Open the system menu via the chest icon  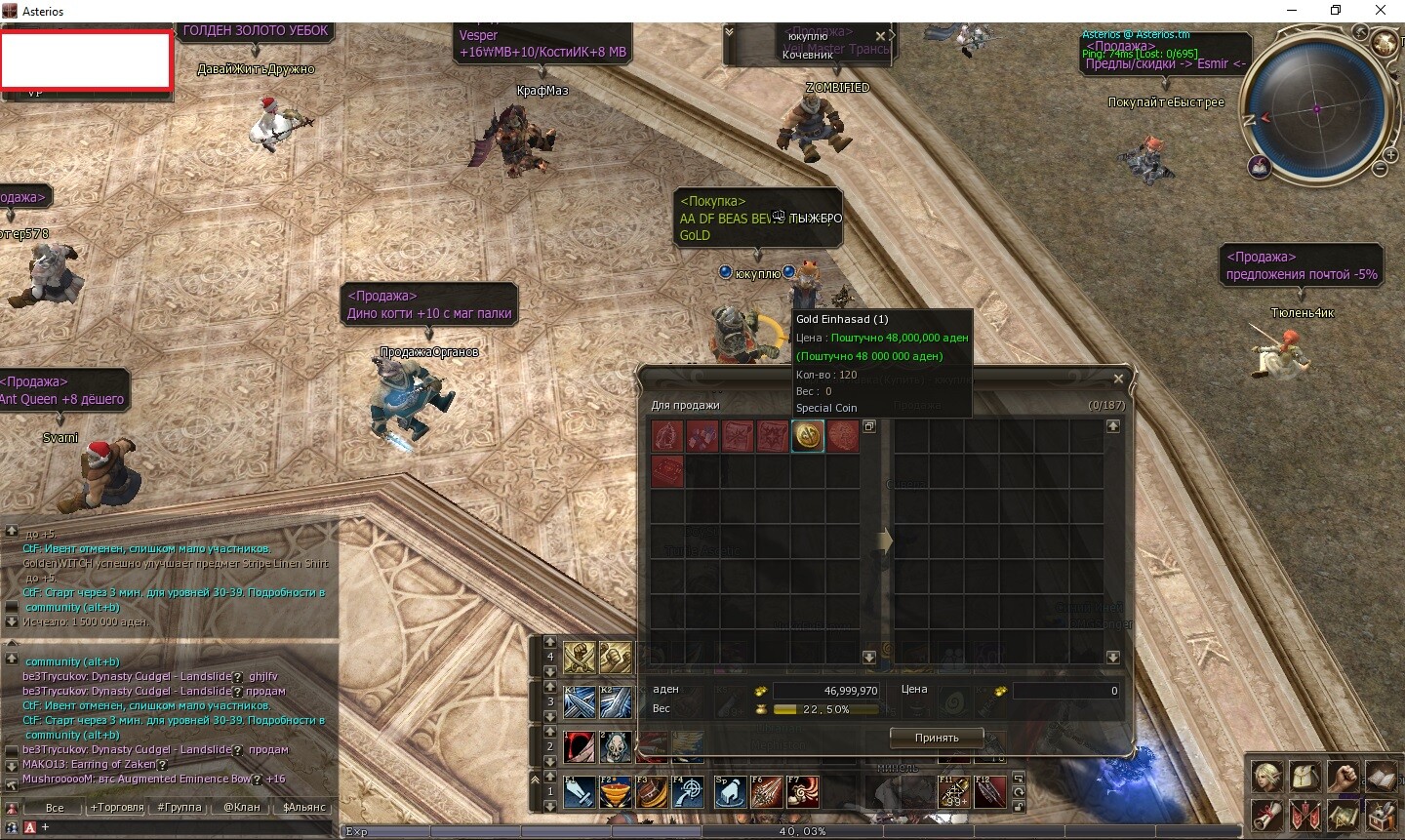coord(1382,814)
